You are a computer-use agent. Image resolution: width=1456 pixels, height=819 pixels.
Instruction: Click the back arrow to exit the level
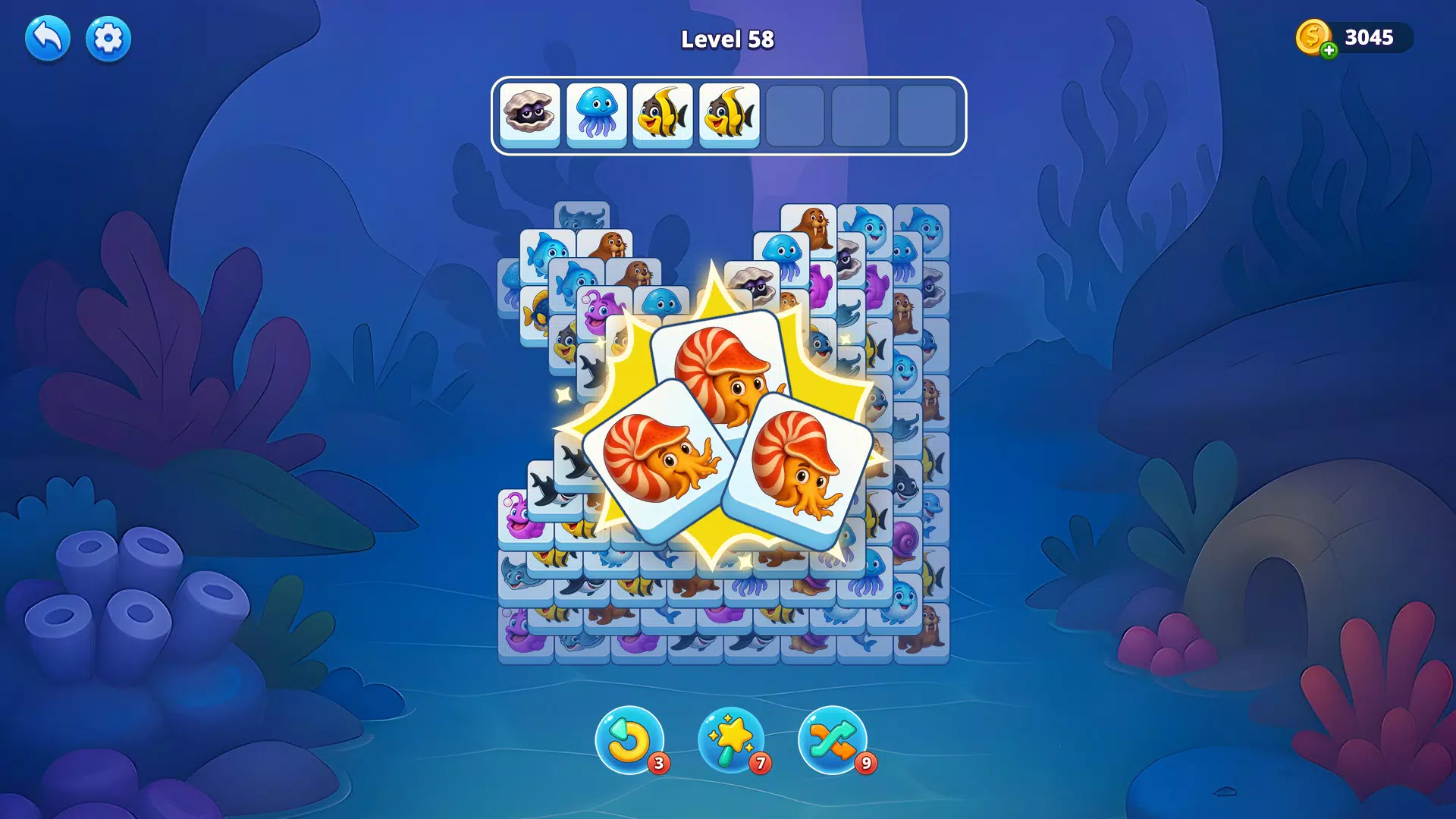pyautogui.click(x=47, y=37)
